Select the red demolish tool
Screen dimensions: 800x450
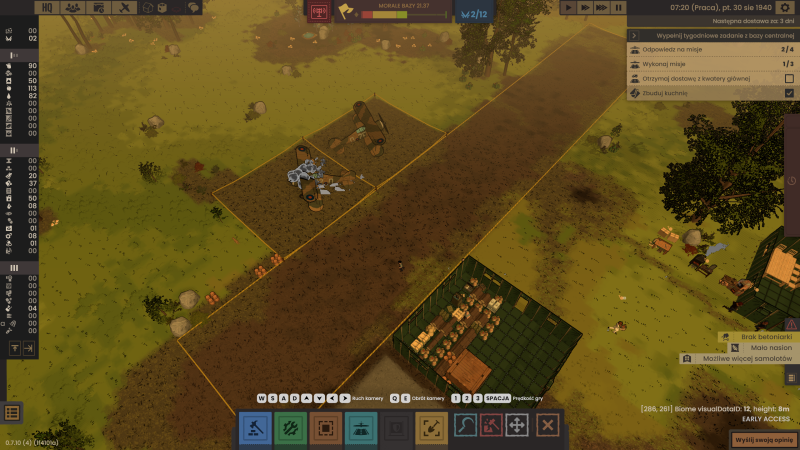pyautogui.click(x=492, y=426)
